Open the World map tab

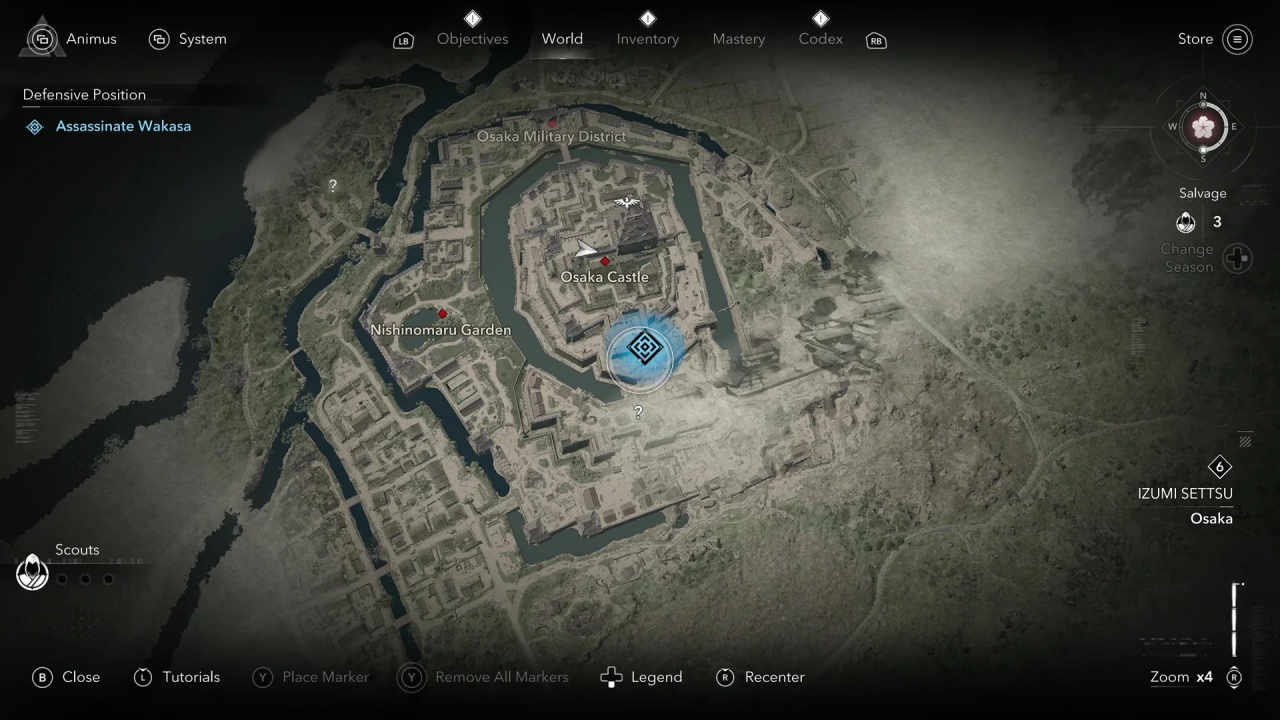tap(562, 39)
